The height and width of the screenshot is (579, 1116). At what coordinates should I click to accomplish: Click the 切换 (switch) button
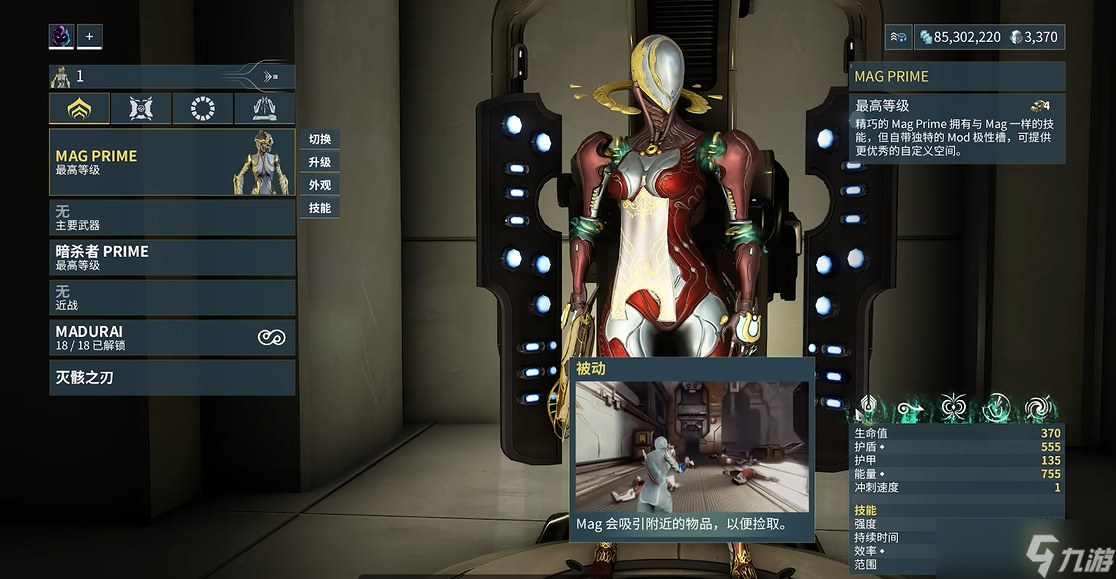(x=319, y=139)
